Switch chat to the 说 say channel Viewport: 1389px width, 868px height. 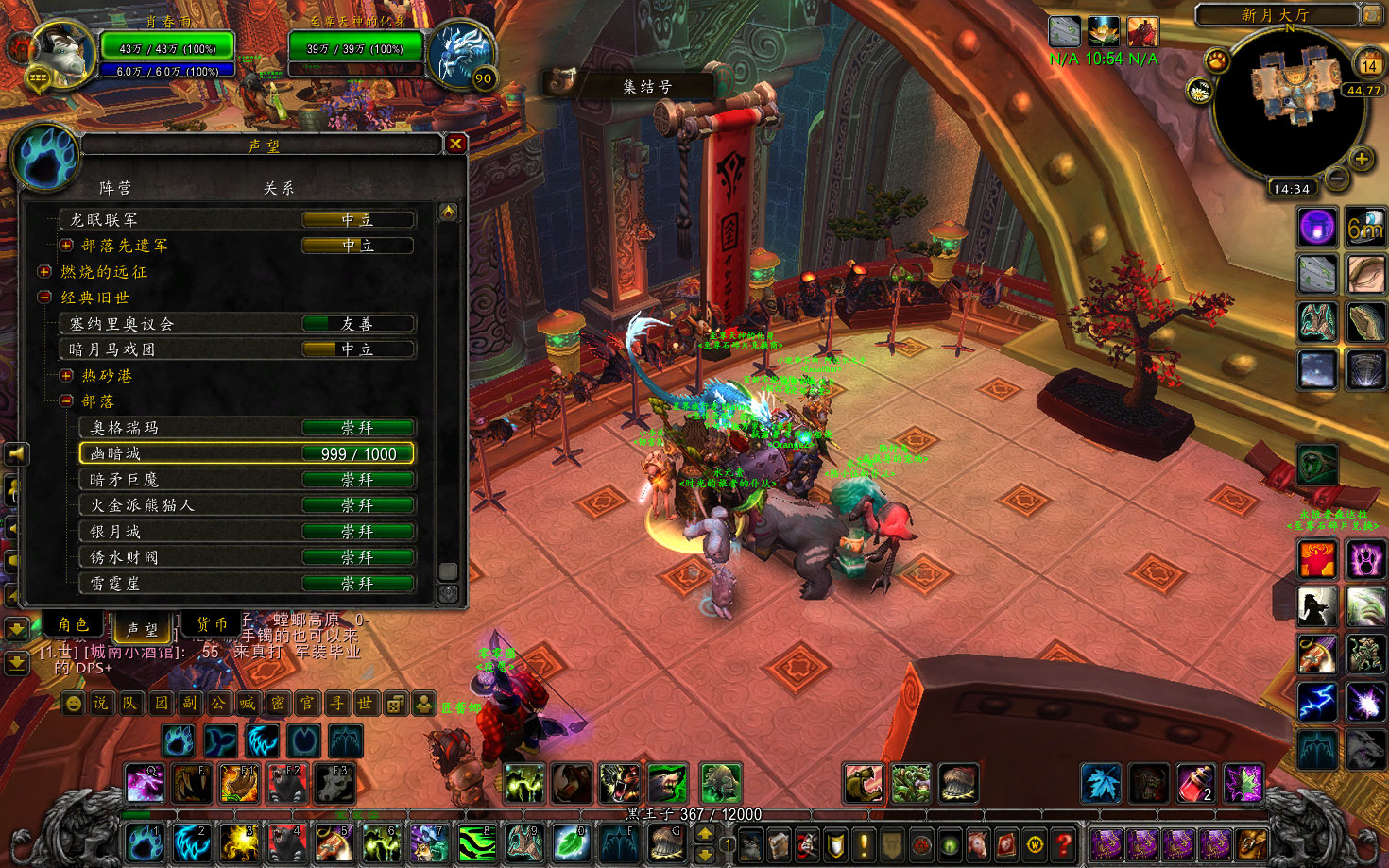(101, 704)
